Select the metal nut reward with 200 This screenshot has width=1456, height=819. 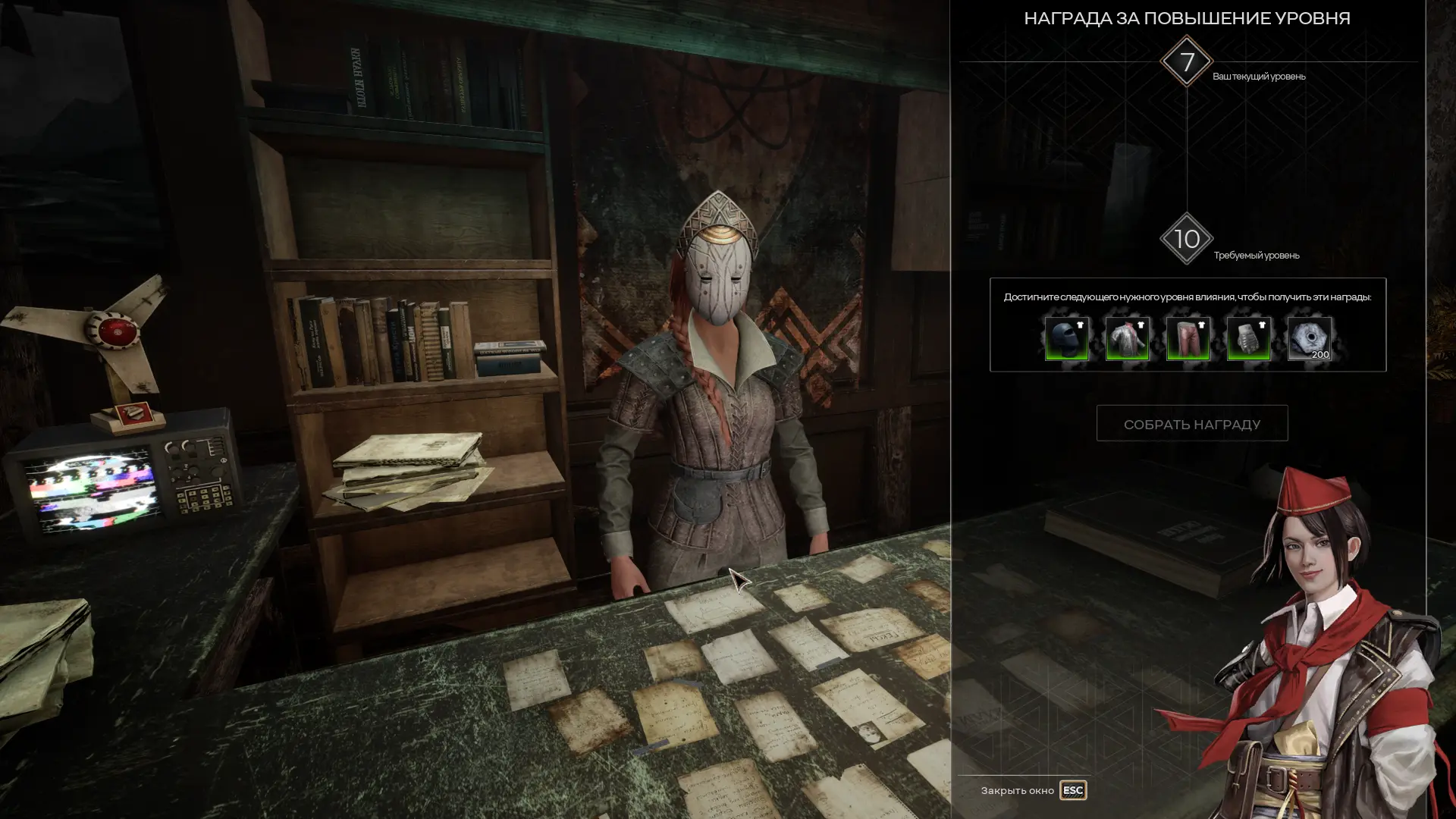[x=1309, y=338]
